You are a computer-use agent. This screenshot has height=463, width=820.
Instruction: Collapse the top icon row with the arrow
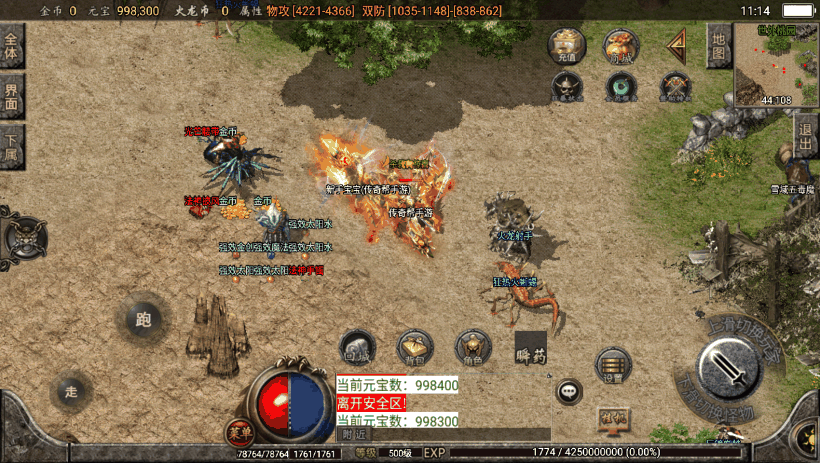677,45
